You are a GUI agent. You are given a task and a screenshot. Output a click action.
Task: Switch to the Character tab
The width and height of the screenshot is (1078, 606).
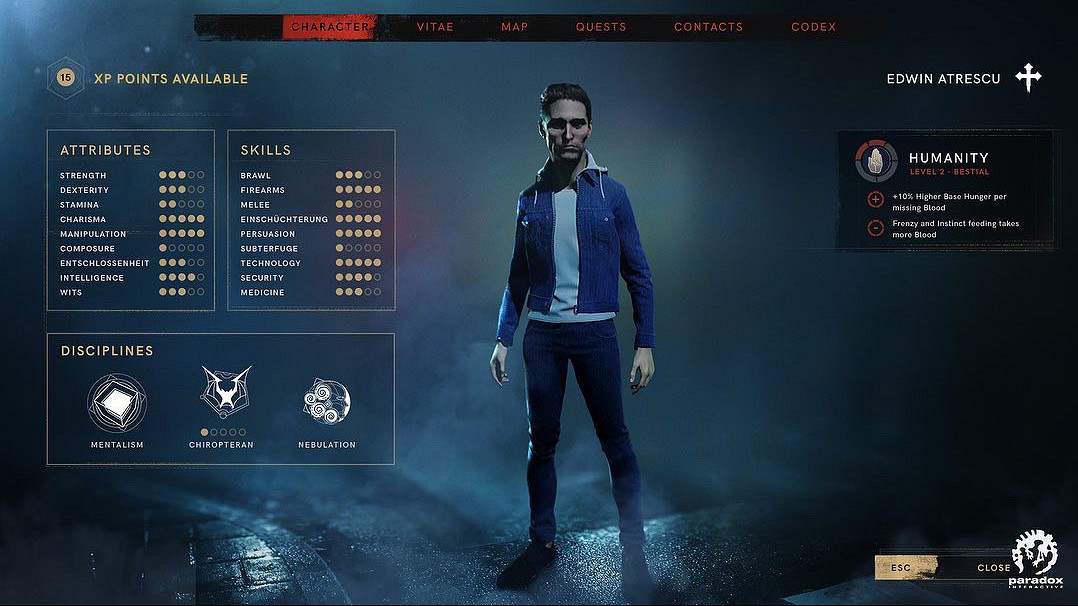coord(330,27)
